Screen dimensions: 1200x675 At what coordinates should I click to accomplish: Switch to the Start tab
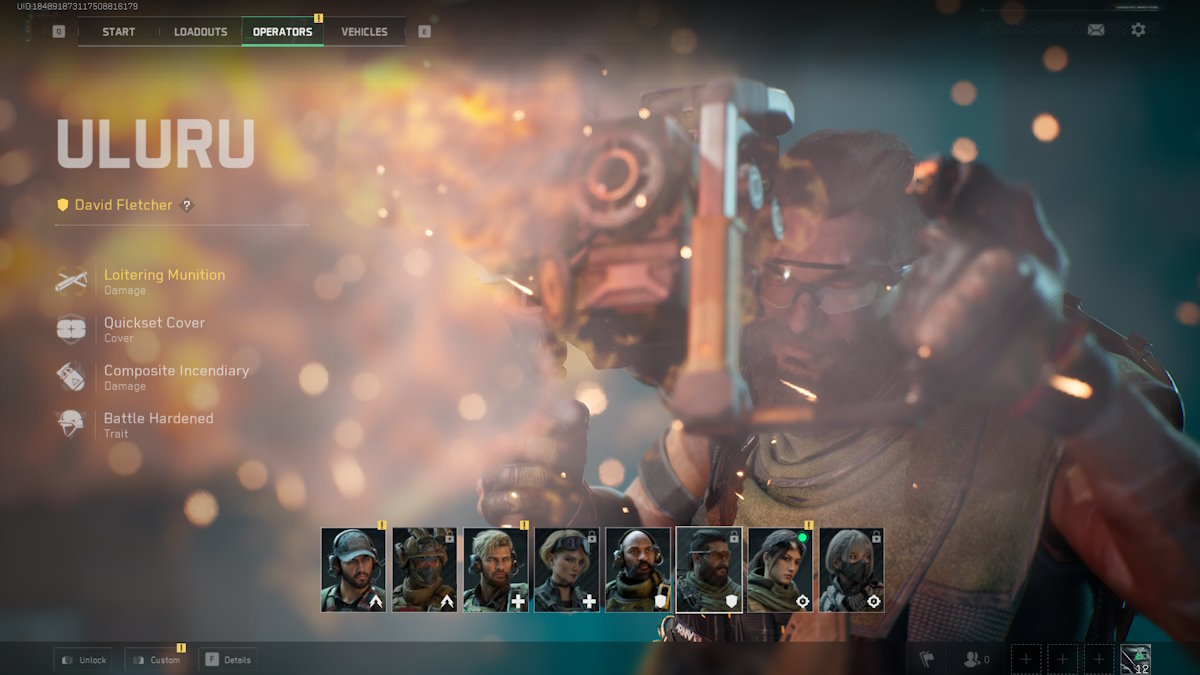coord(118,32)
